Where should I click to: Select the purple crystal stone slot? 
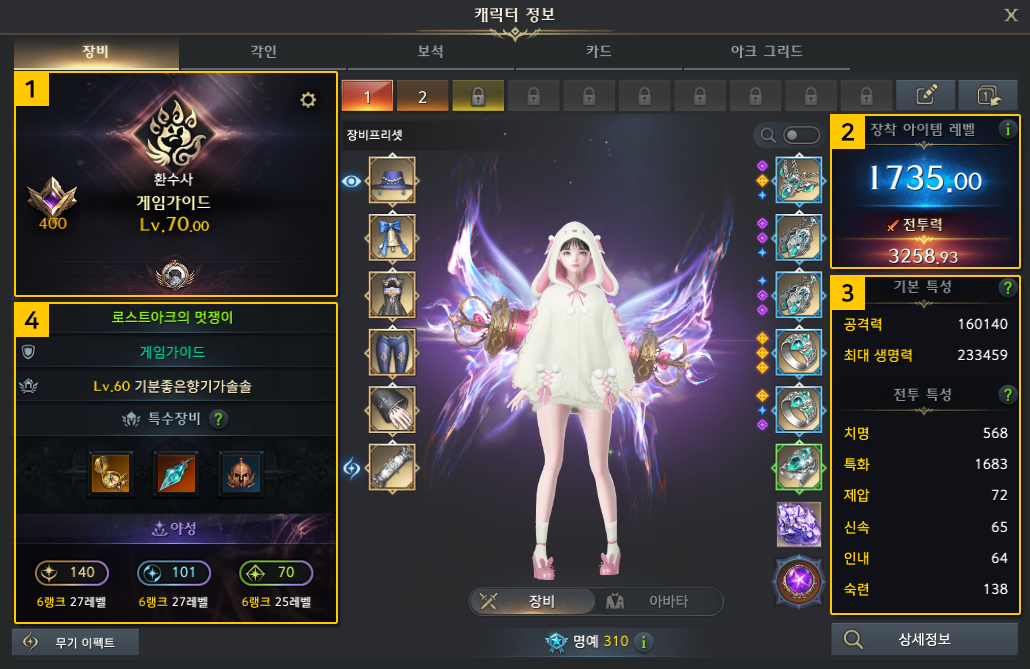[x=798, y=524]
